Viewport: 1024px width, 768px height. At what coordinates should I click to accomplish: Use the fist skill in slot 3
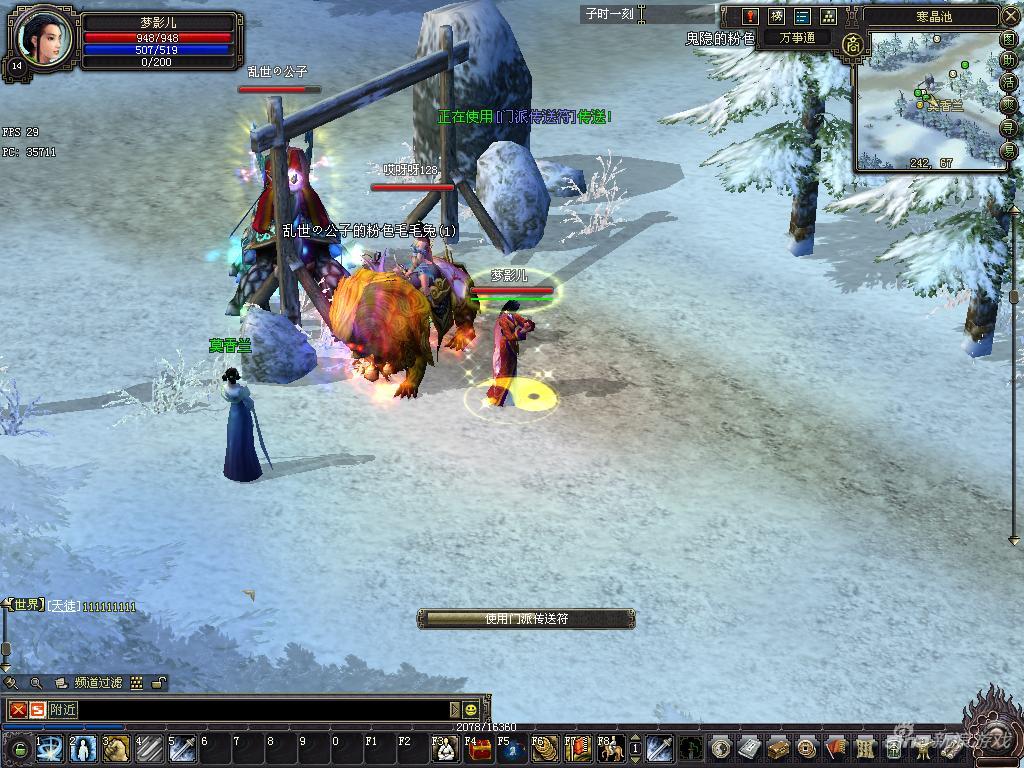click(x=116, y=748)
